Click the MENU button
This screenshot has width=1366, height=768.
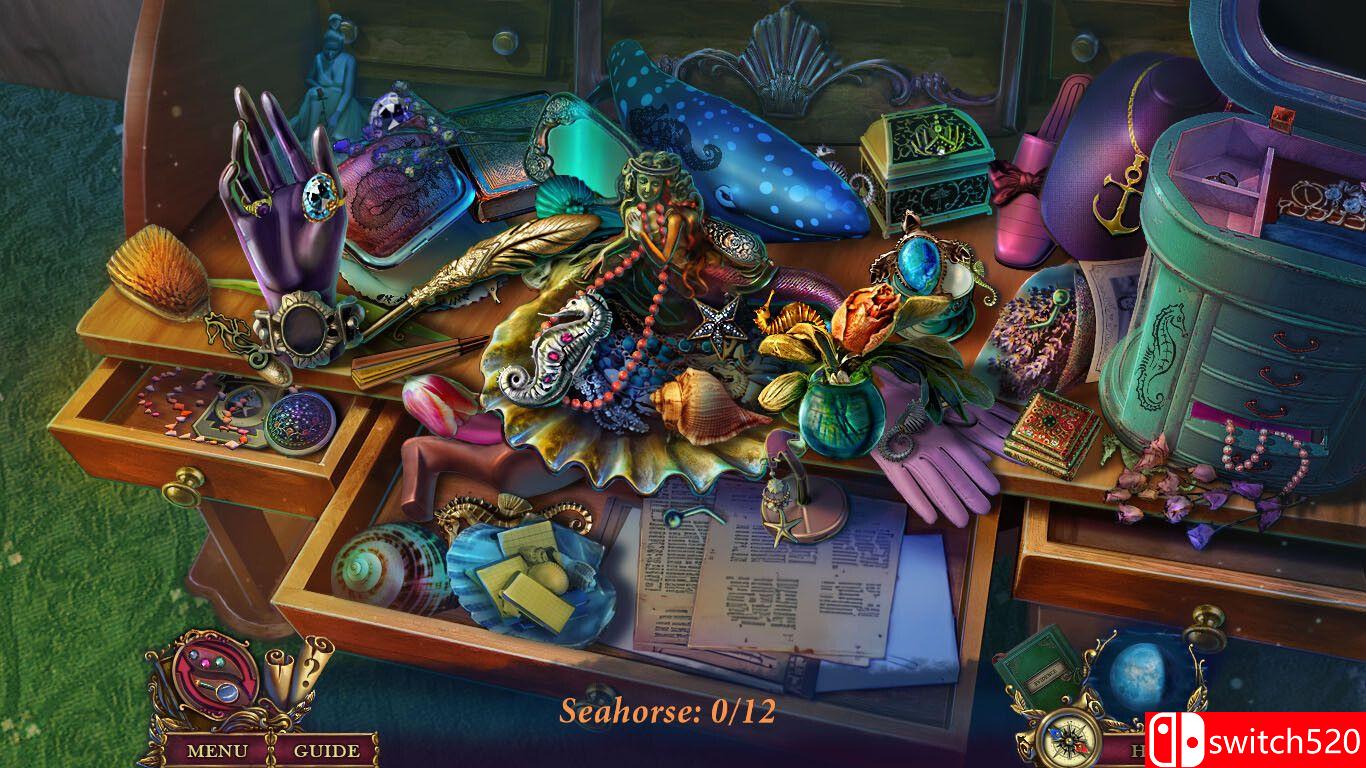click(220, 749)
